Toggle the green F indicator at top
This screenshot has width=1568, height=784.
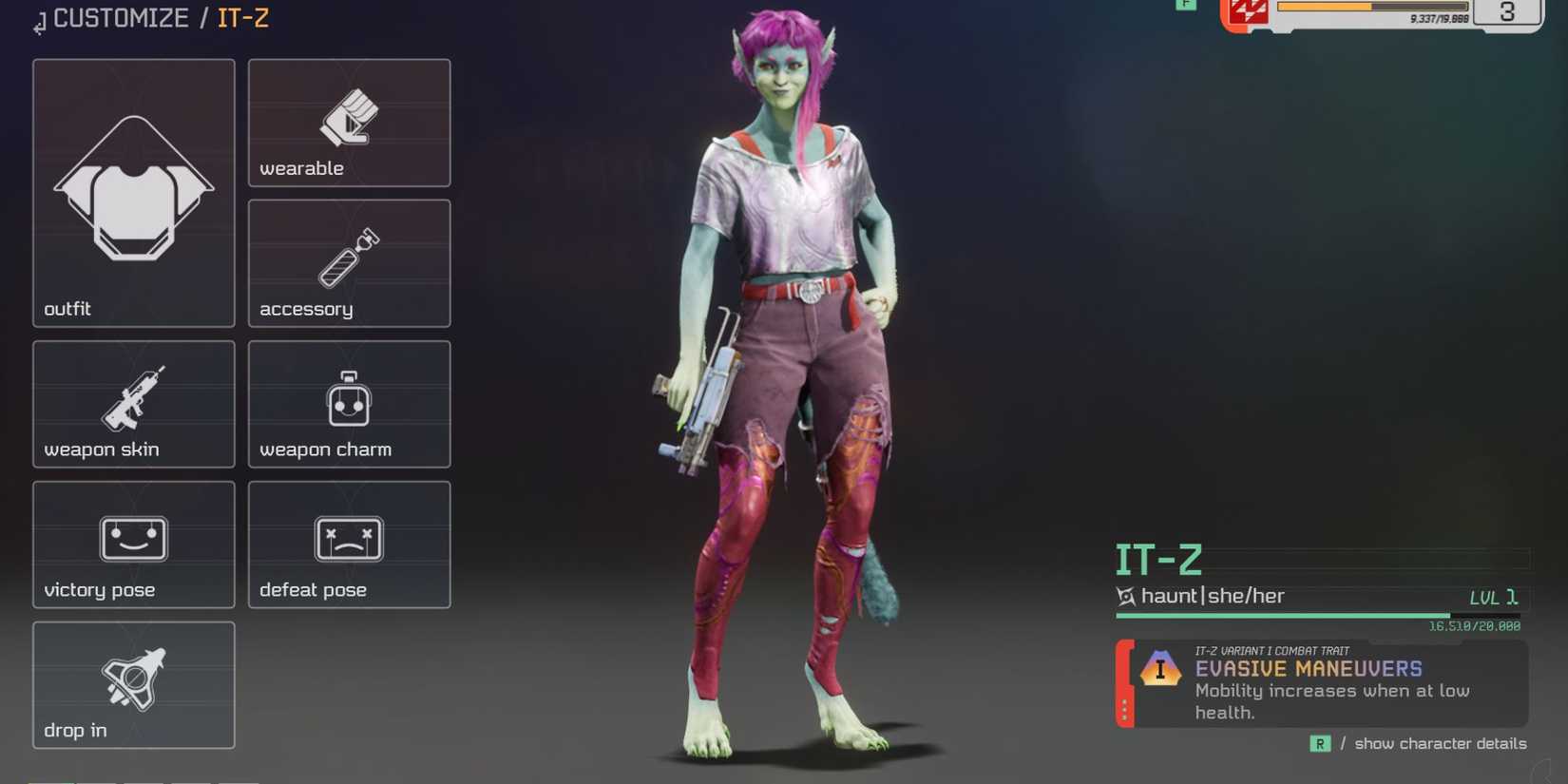[x=1186, y=6]
